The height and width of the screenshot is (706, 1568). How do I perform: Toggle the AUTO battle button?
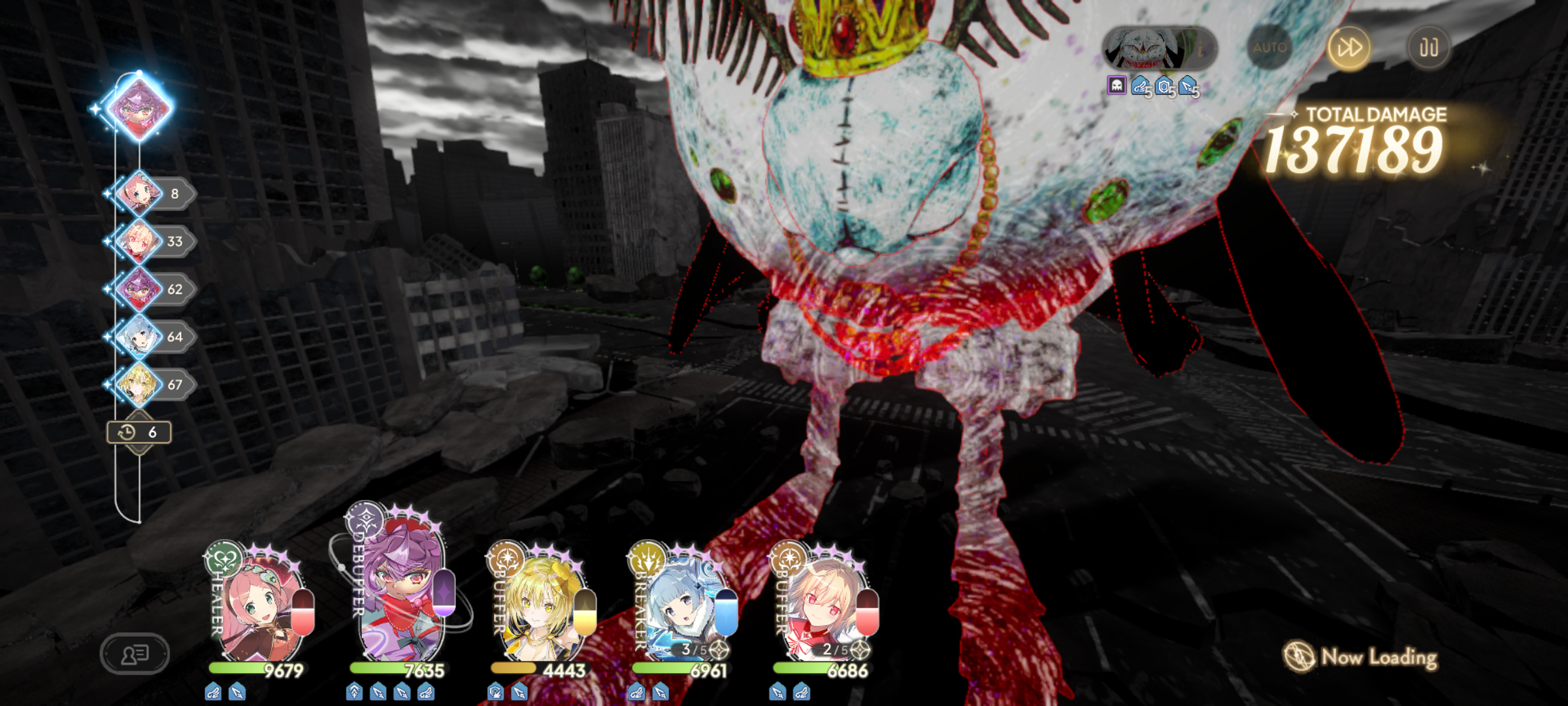click(x=1269, y=48)
